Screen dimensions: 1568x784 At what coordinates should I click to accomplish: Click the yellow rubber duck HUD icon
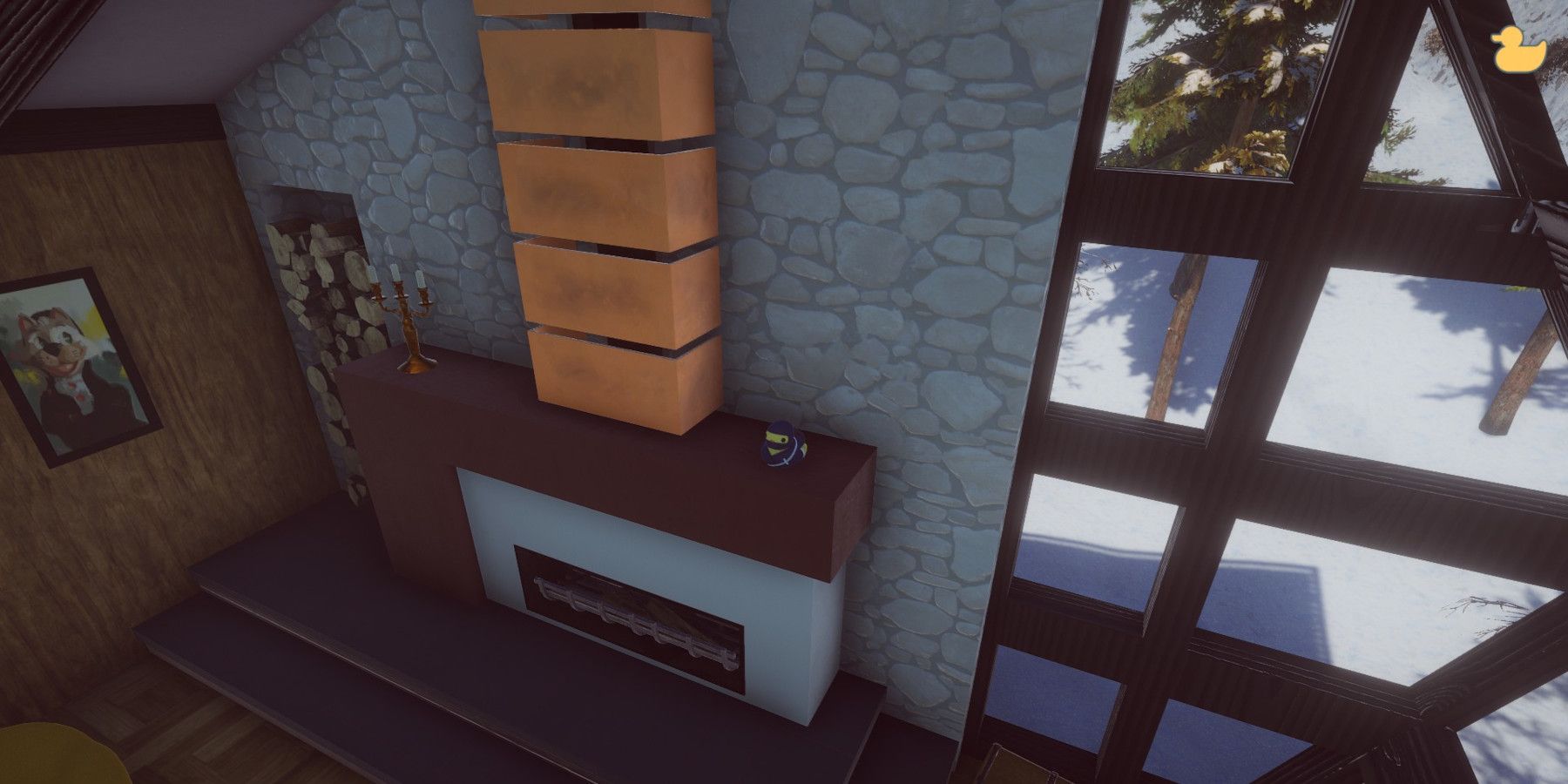coord(1518,50)
